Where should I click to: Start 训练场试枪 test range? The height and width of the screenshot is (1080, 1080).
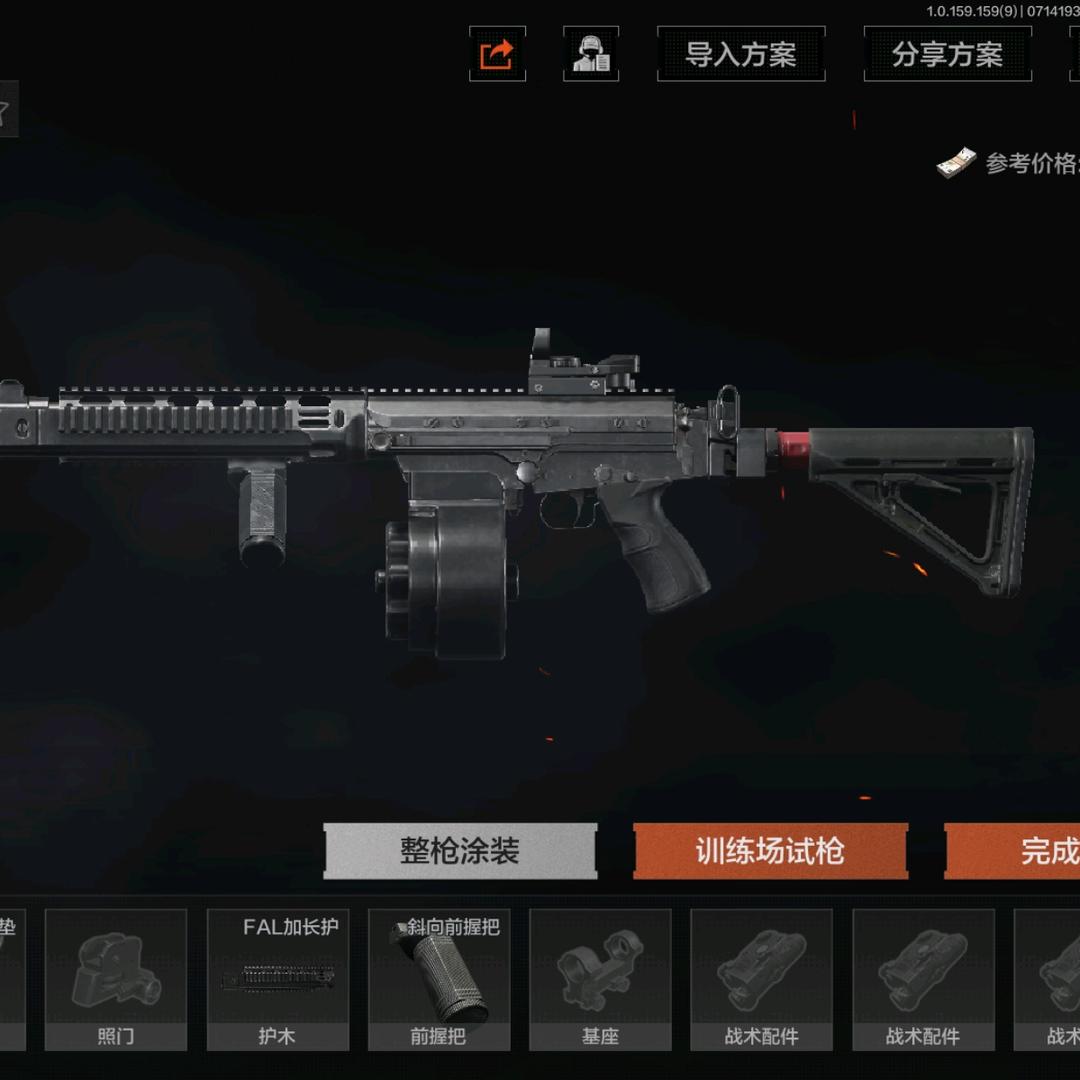pyautogui.click(x=770, y=852)
